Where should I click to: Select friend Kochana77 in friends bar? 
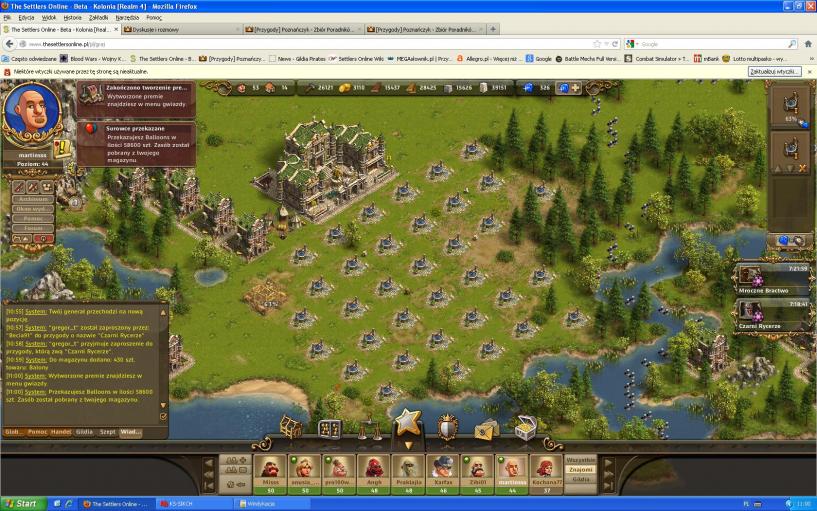tap(546, 472)
